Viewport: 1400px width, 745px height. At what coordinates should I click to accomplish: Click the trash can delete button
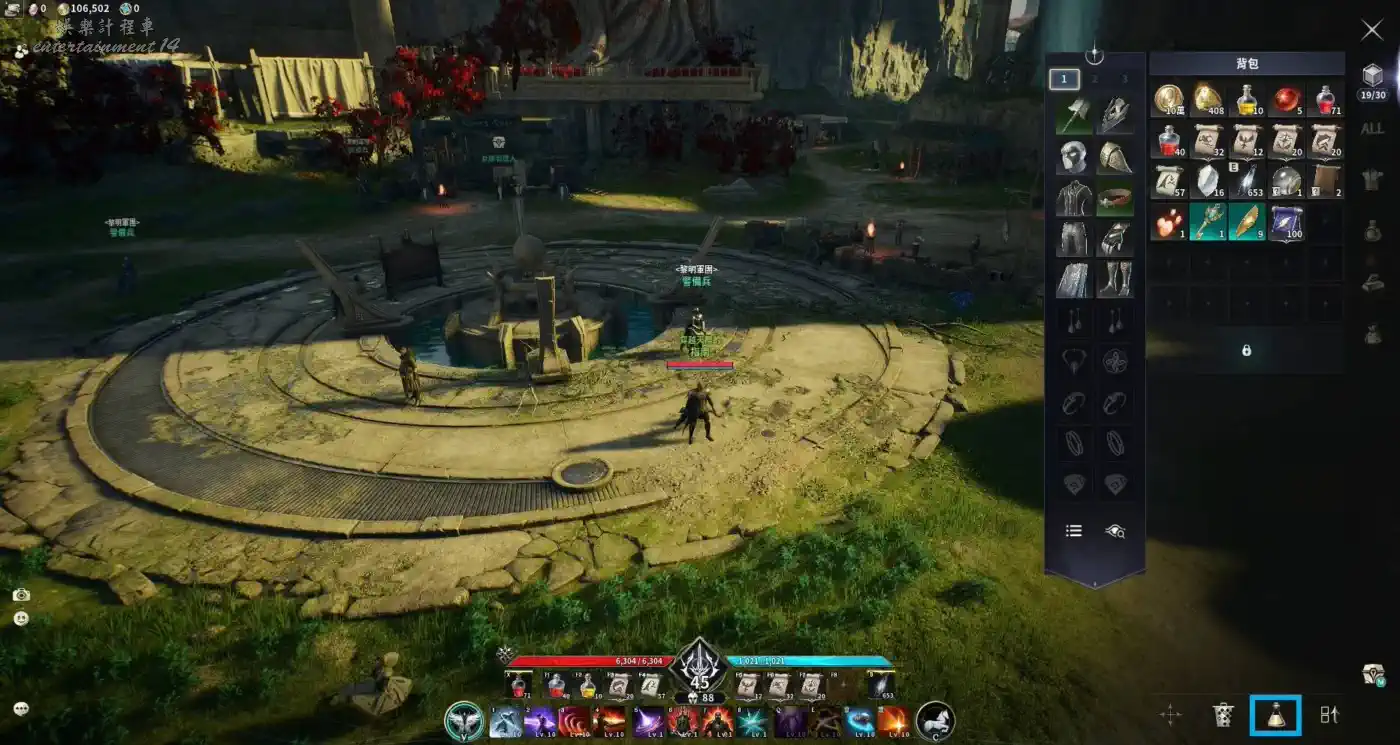tap(1222, 715)
